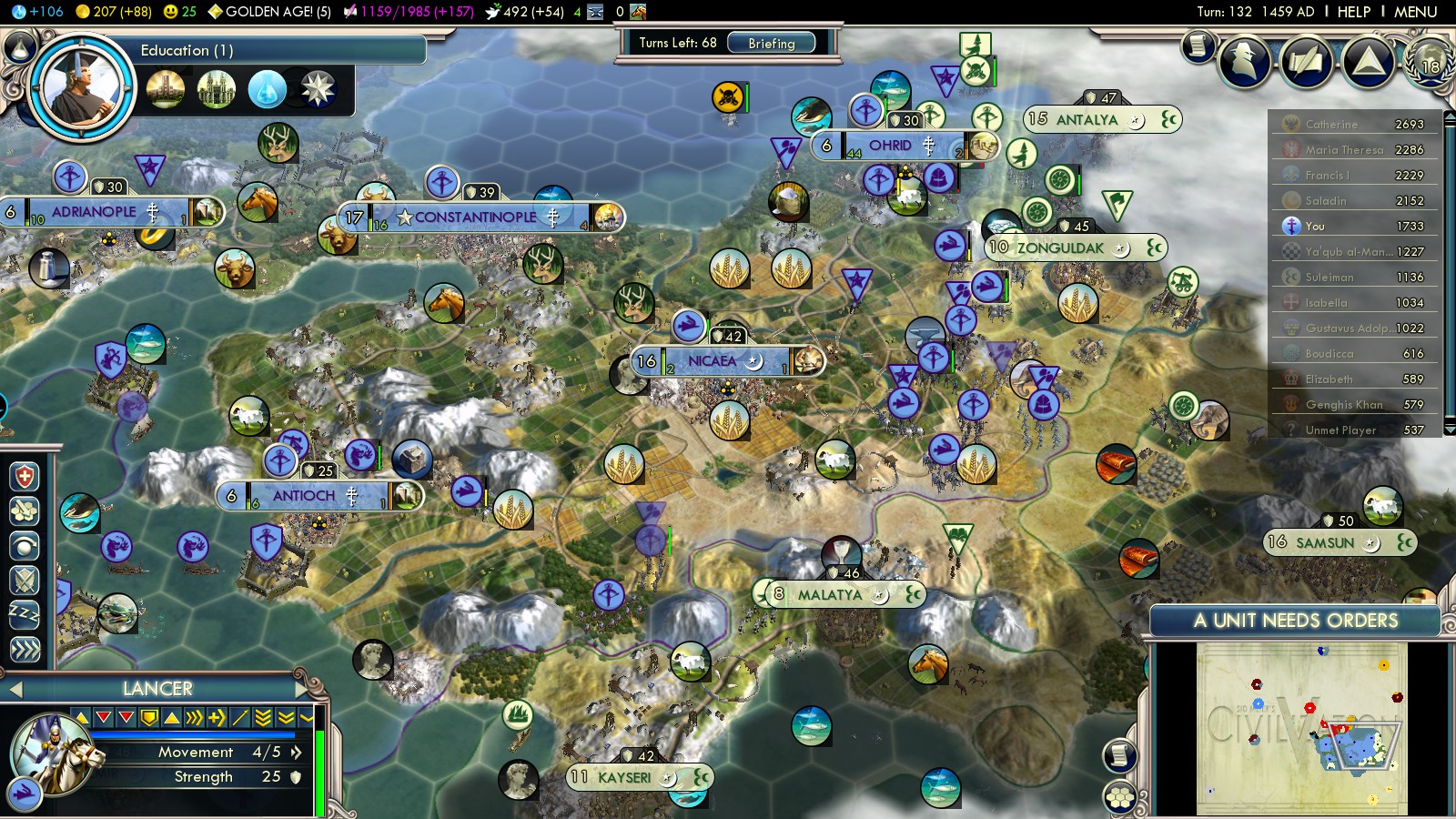Viewport: 1456px width, 819px height.
Task: Open the Briefing panel
Action: coord(771,43)
